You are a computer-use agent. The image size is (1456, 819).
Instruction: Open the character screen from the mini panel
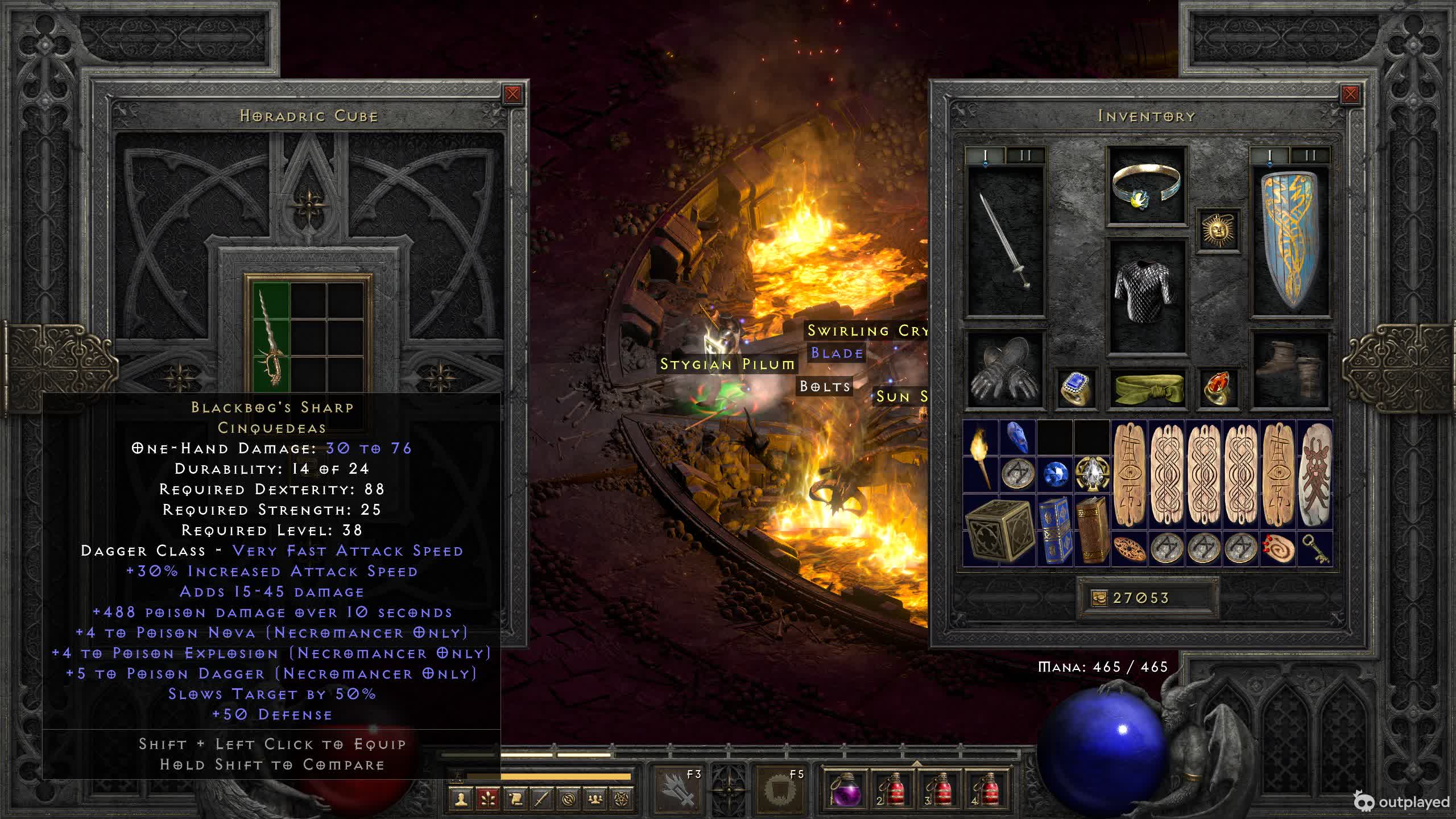[461, 799]
